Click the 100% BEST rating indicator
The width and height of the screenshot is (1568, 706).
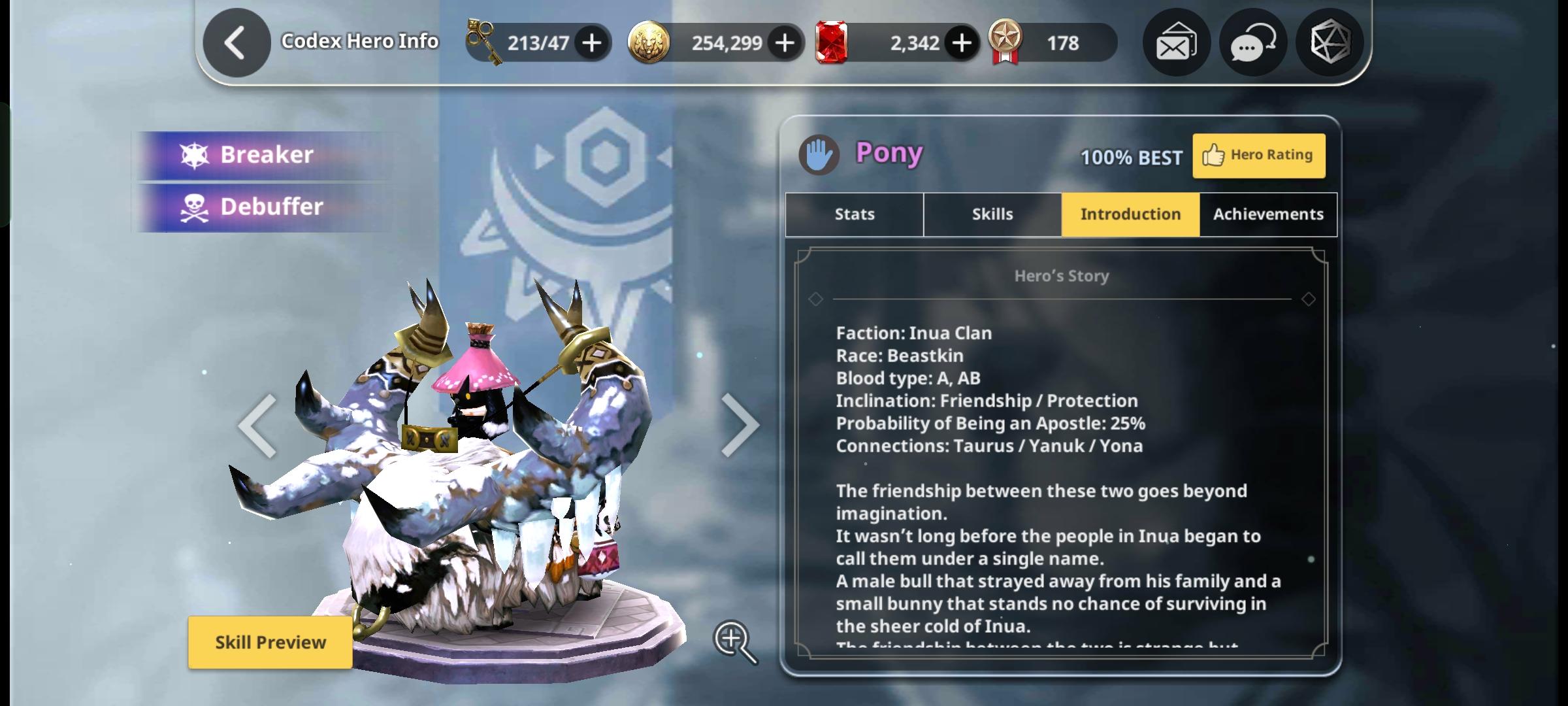point(1130,157)
